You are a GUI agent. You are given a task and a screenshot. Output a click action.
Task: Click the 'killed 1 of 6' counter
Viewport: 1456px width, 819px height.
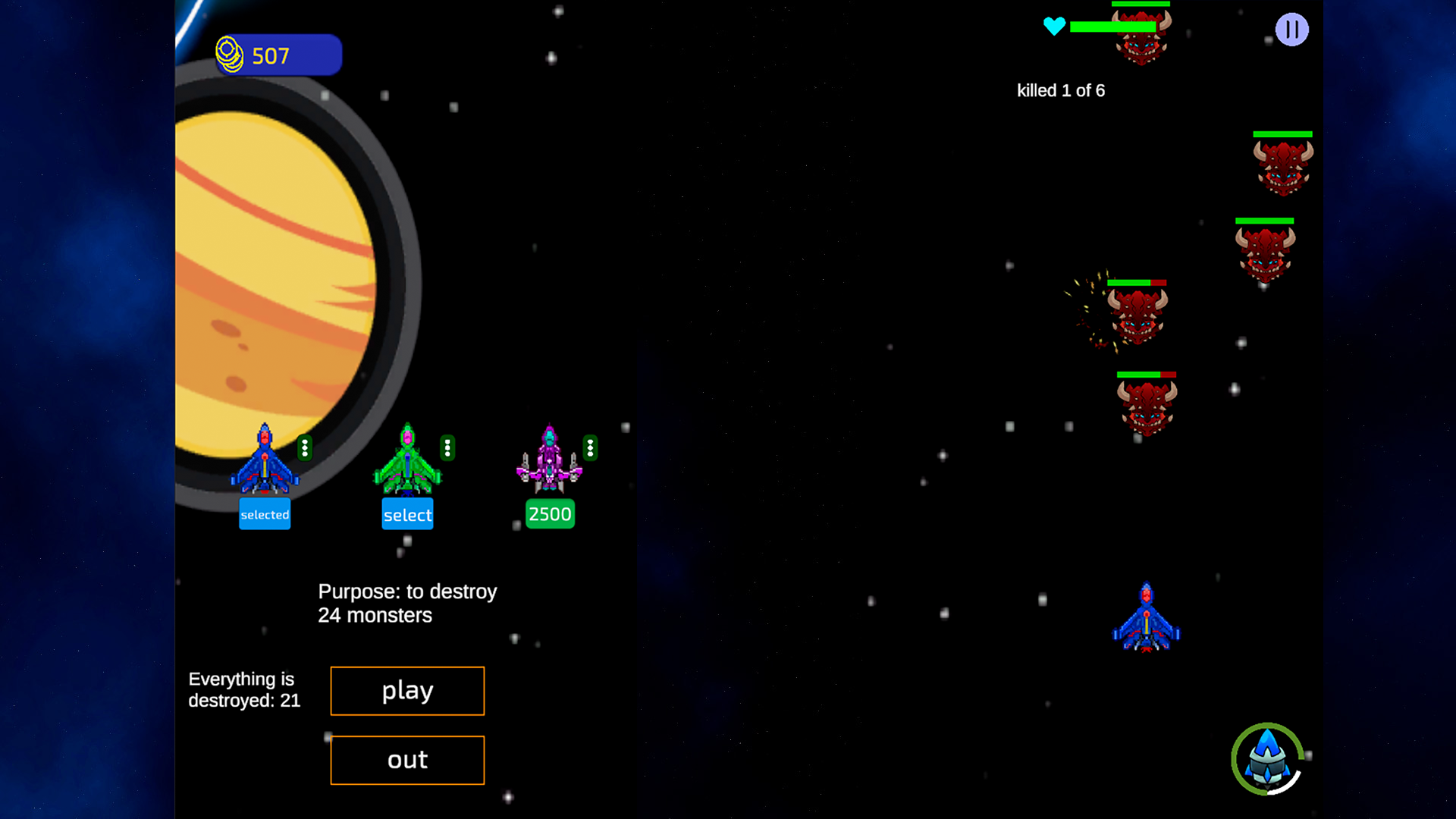[1061, 90]
